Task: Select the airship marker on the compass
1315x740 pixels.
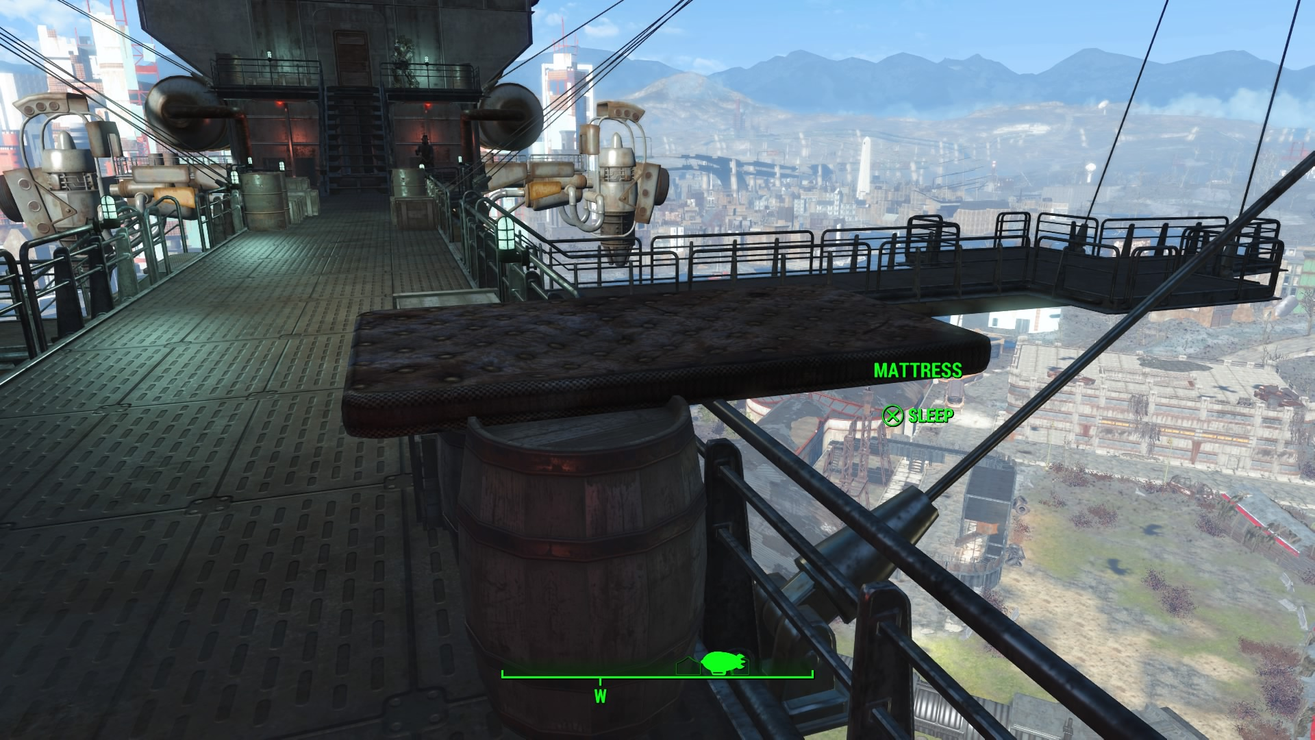Action: (x=723, y=661)
